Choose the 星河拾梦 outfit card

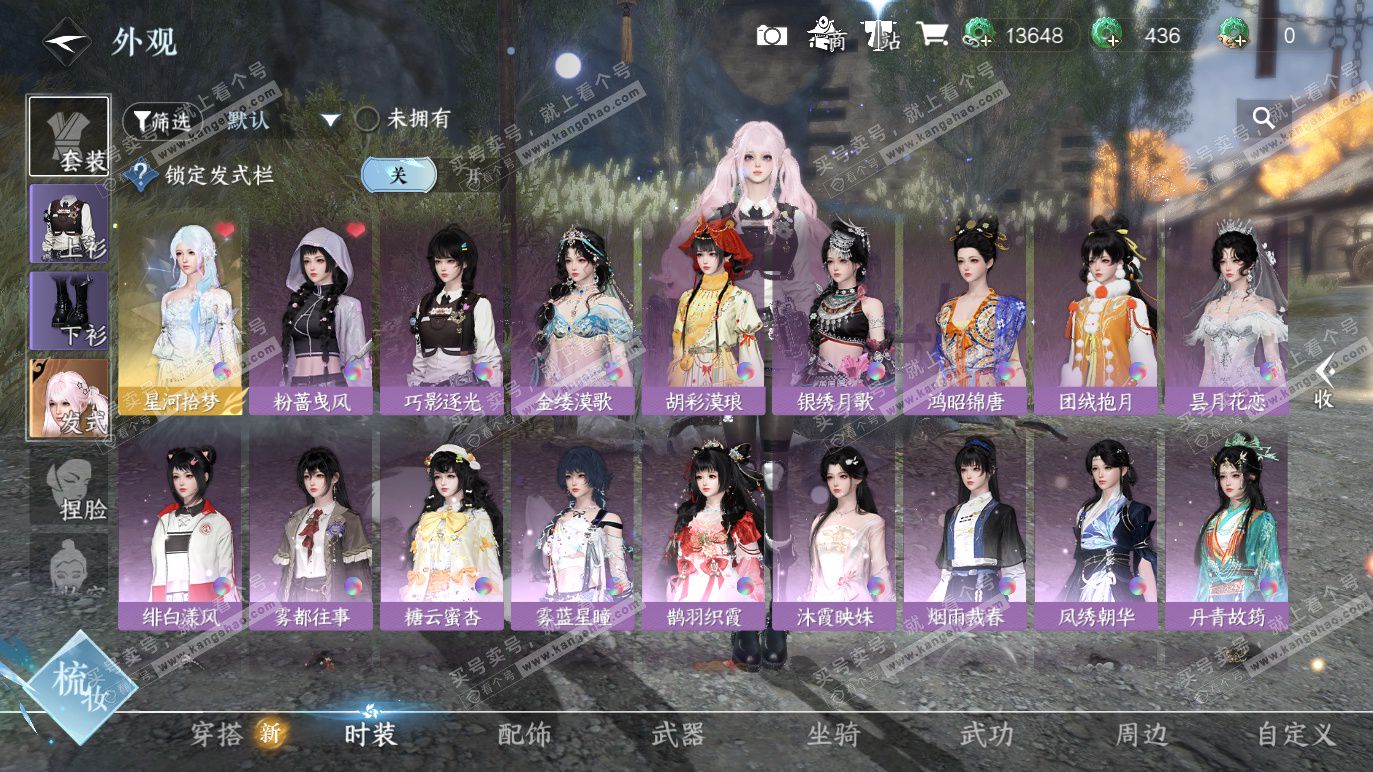[x=180, y=316]
